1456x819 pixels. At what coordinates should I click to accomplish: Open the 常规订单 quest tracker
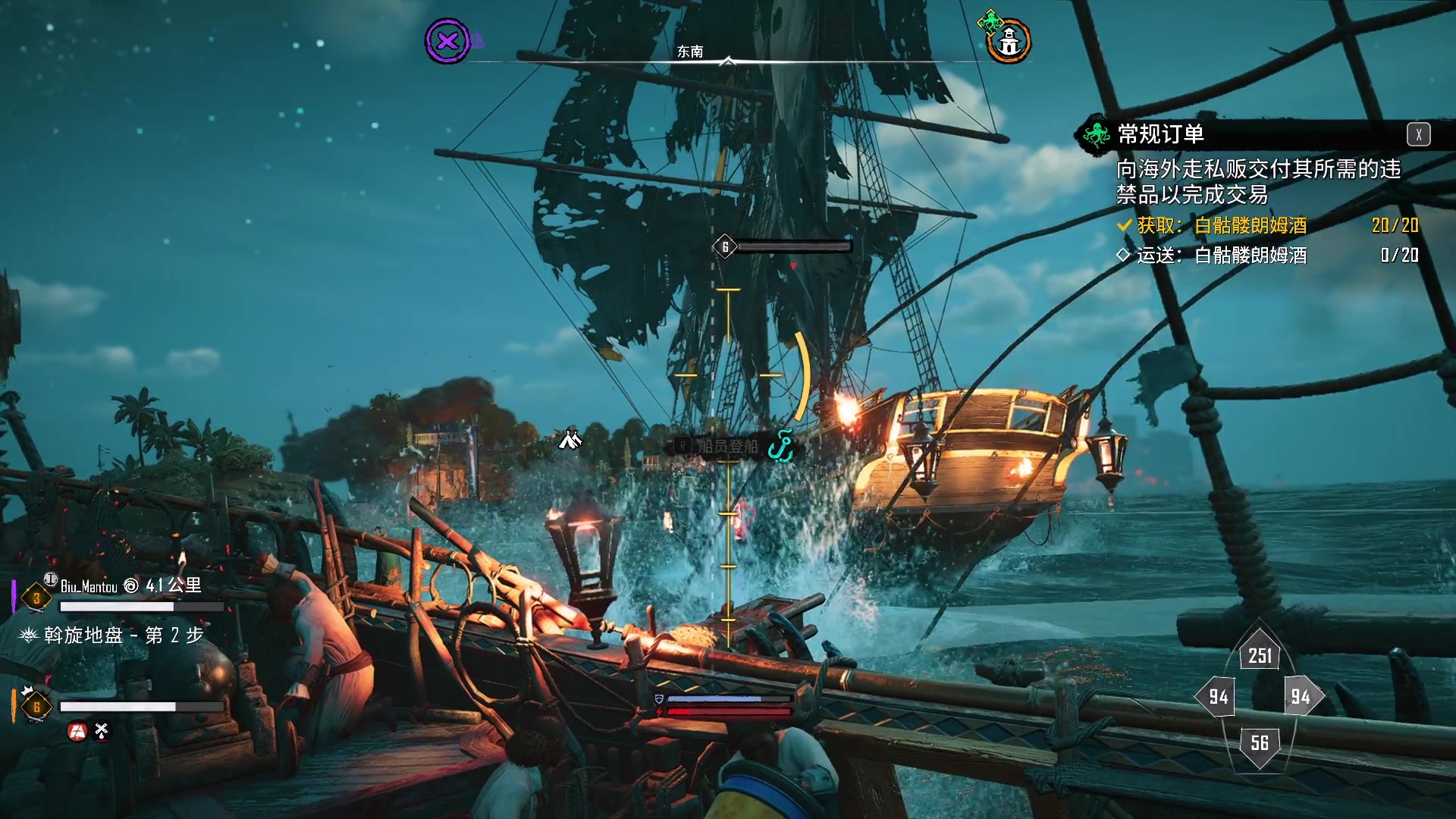coord(1160,134)
